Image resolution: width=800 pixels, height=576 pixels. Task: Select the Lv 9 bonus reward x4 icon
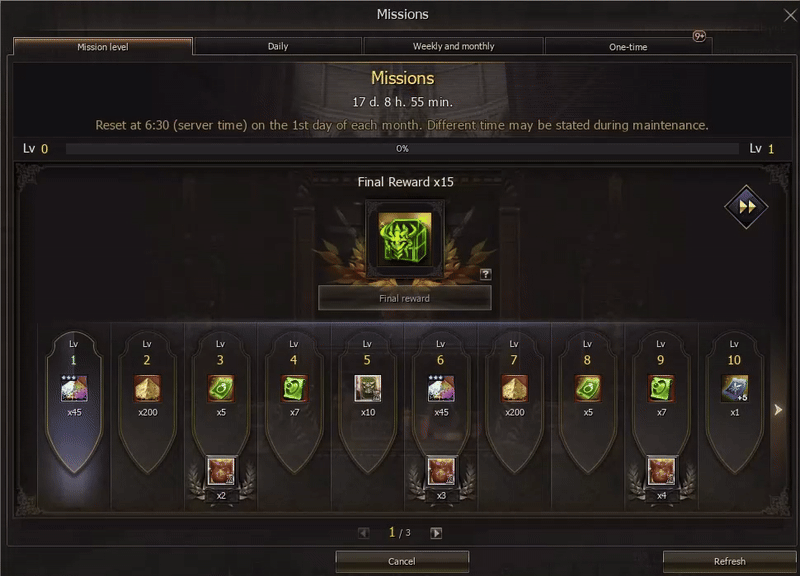661,470
